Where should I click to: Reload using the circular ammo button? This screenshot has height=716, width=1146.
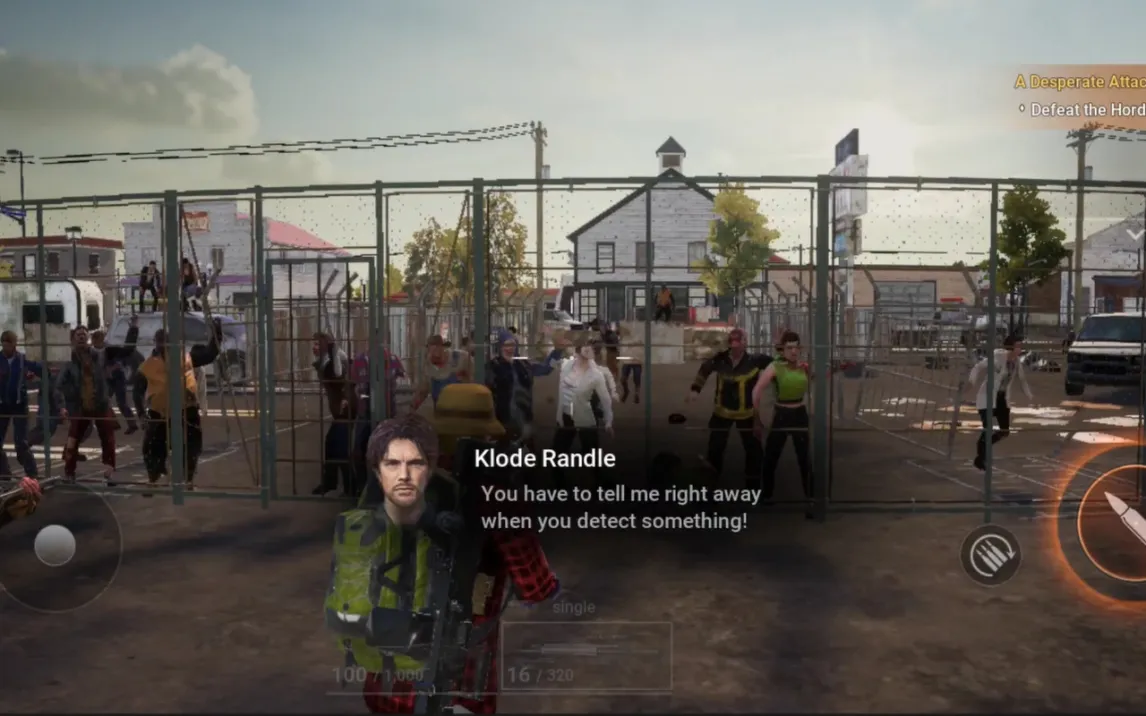point(990,554)
